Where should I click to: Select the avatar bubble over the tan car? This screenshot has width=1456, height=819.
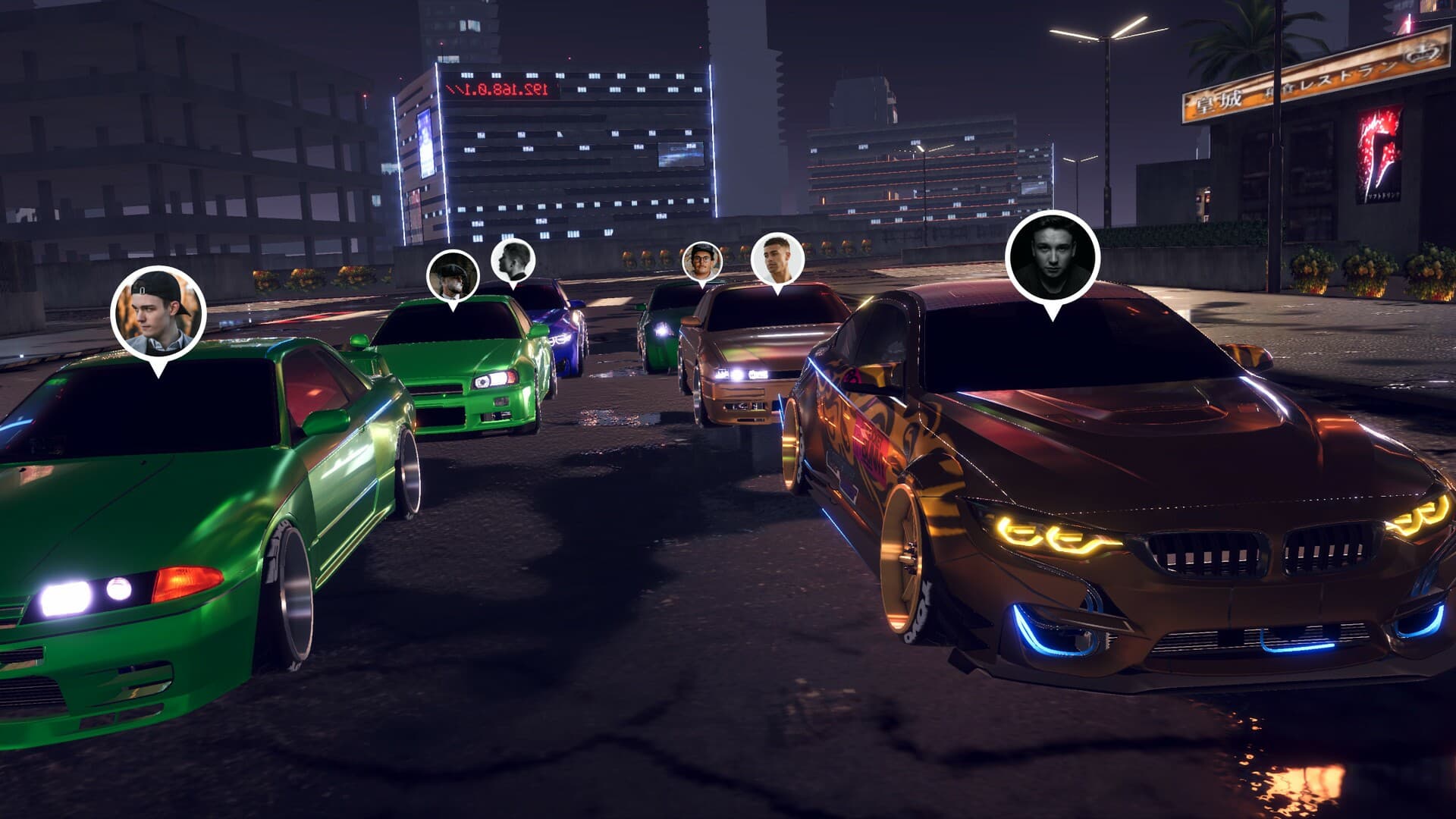click(777, 259)
